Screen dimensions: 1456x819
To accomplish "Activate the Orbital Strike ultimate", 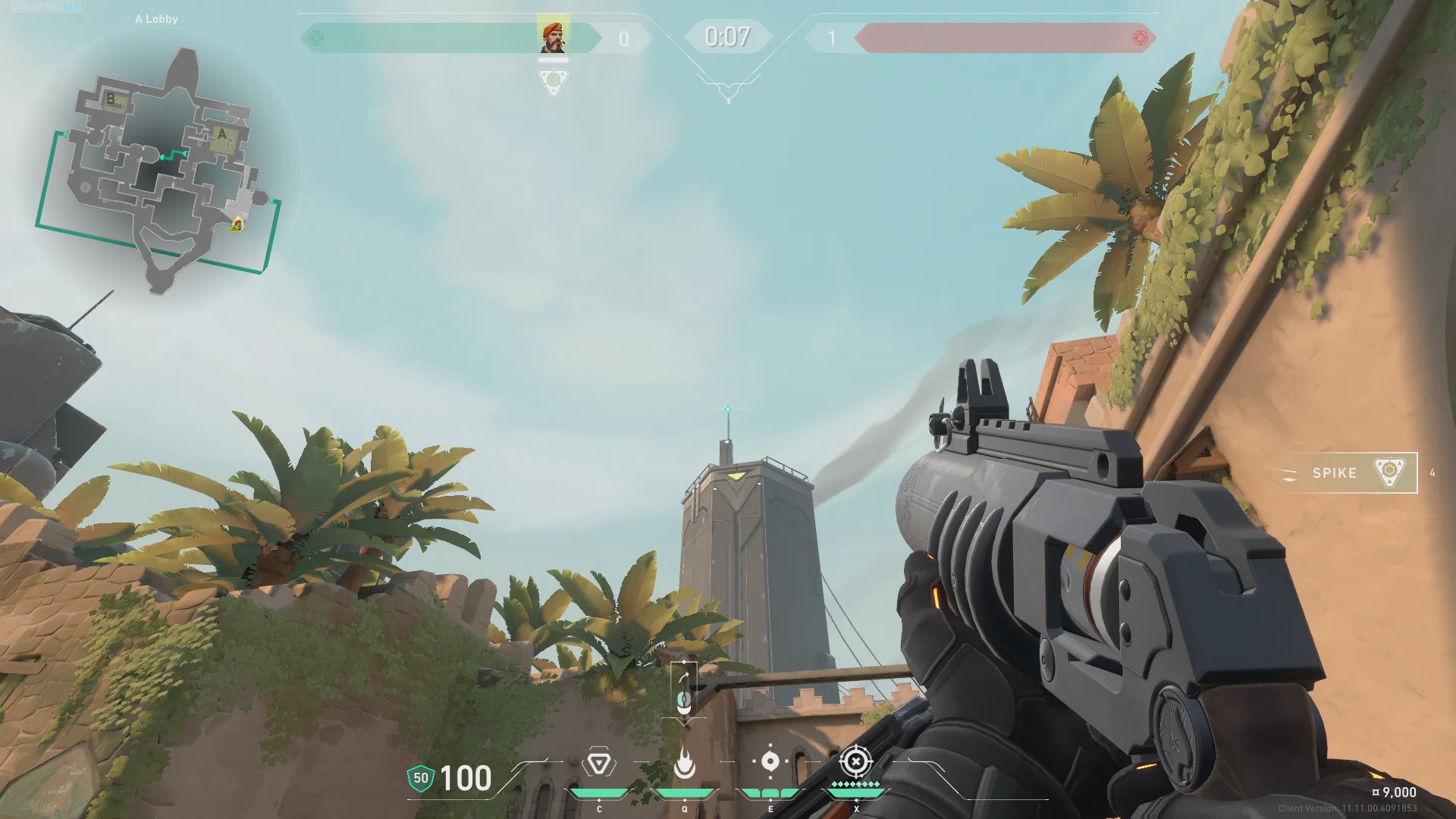I will pyautogui.click(x=855, y=761).
